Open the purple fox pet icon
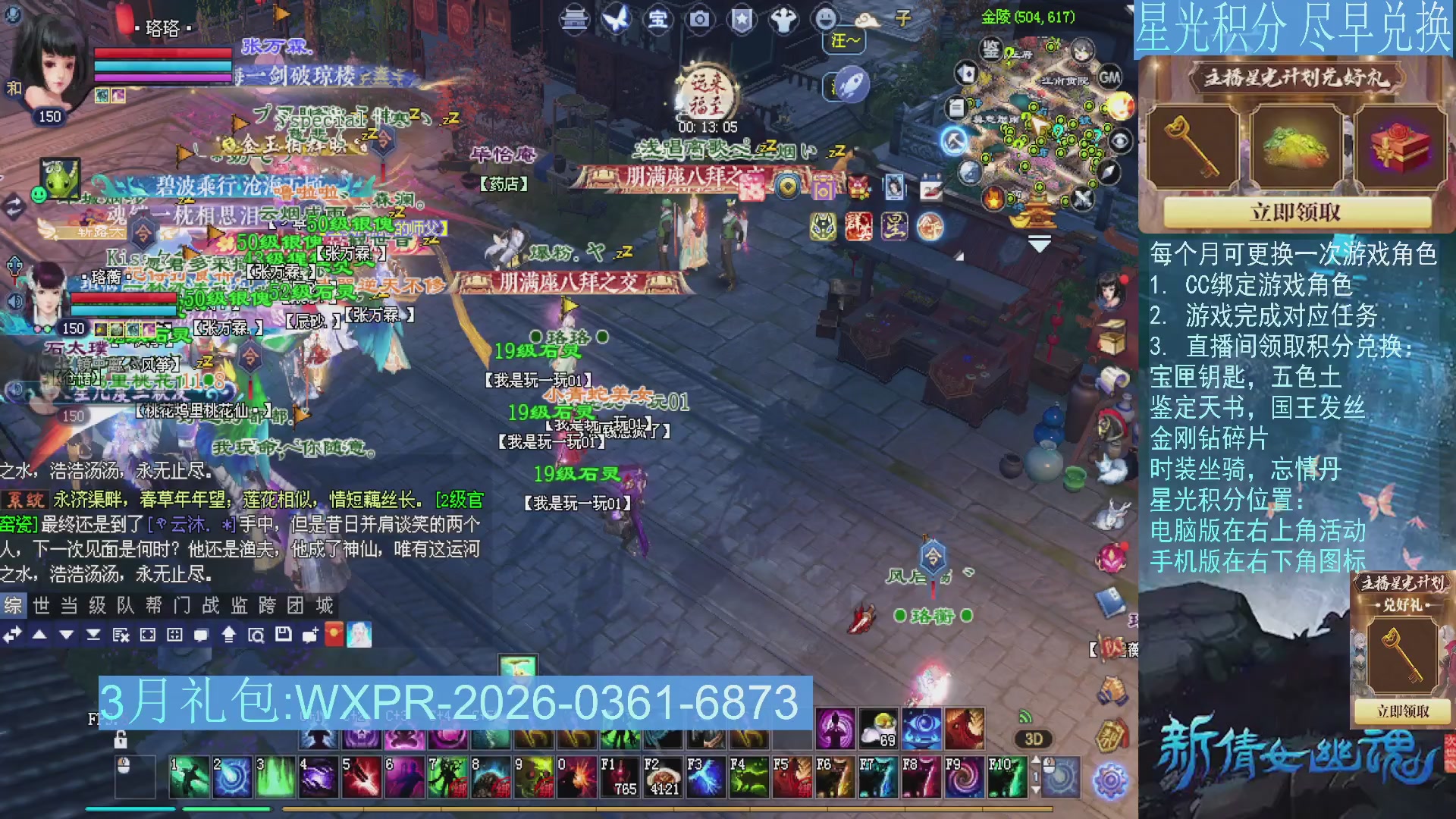The height and width of the screenshot is (819, 1456). [822, 227]
